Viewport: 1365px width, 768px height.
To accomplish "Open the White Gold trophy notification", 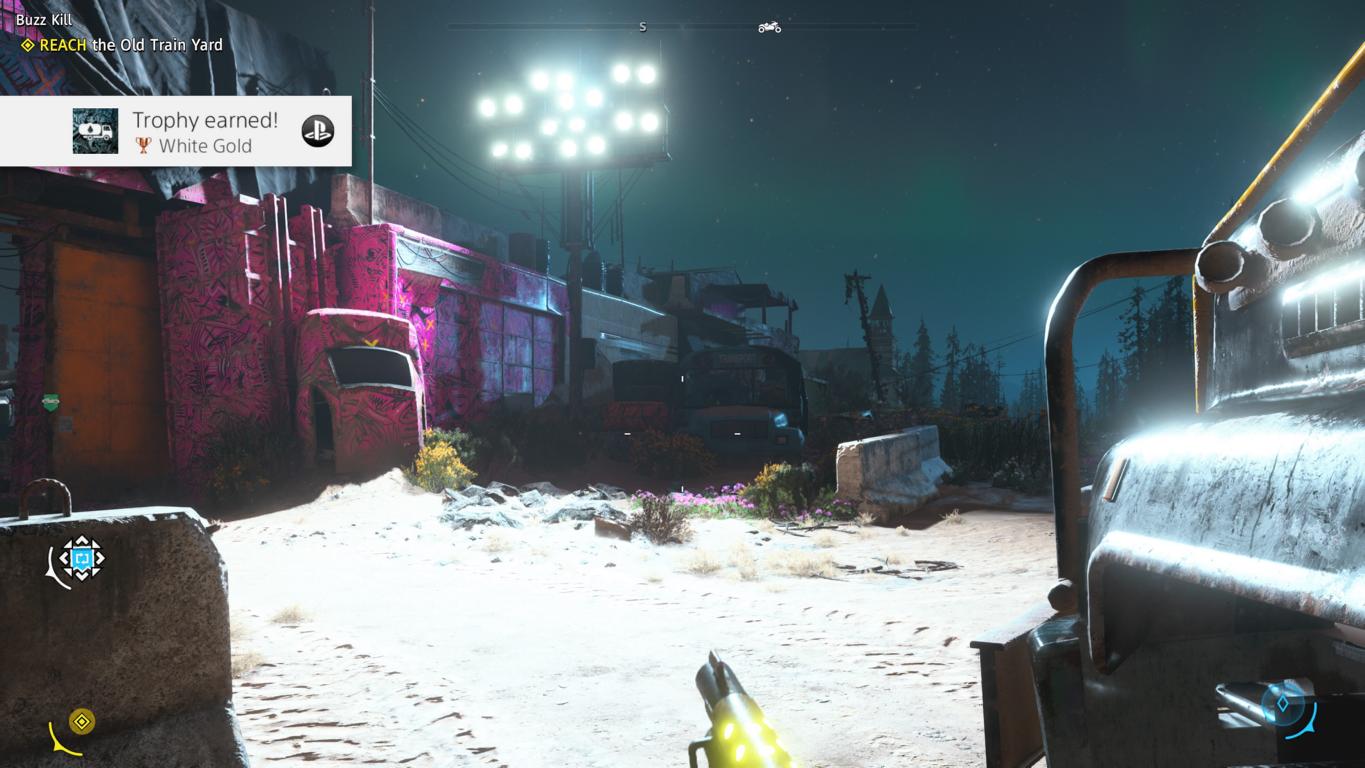I will click(205, 131).
